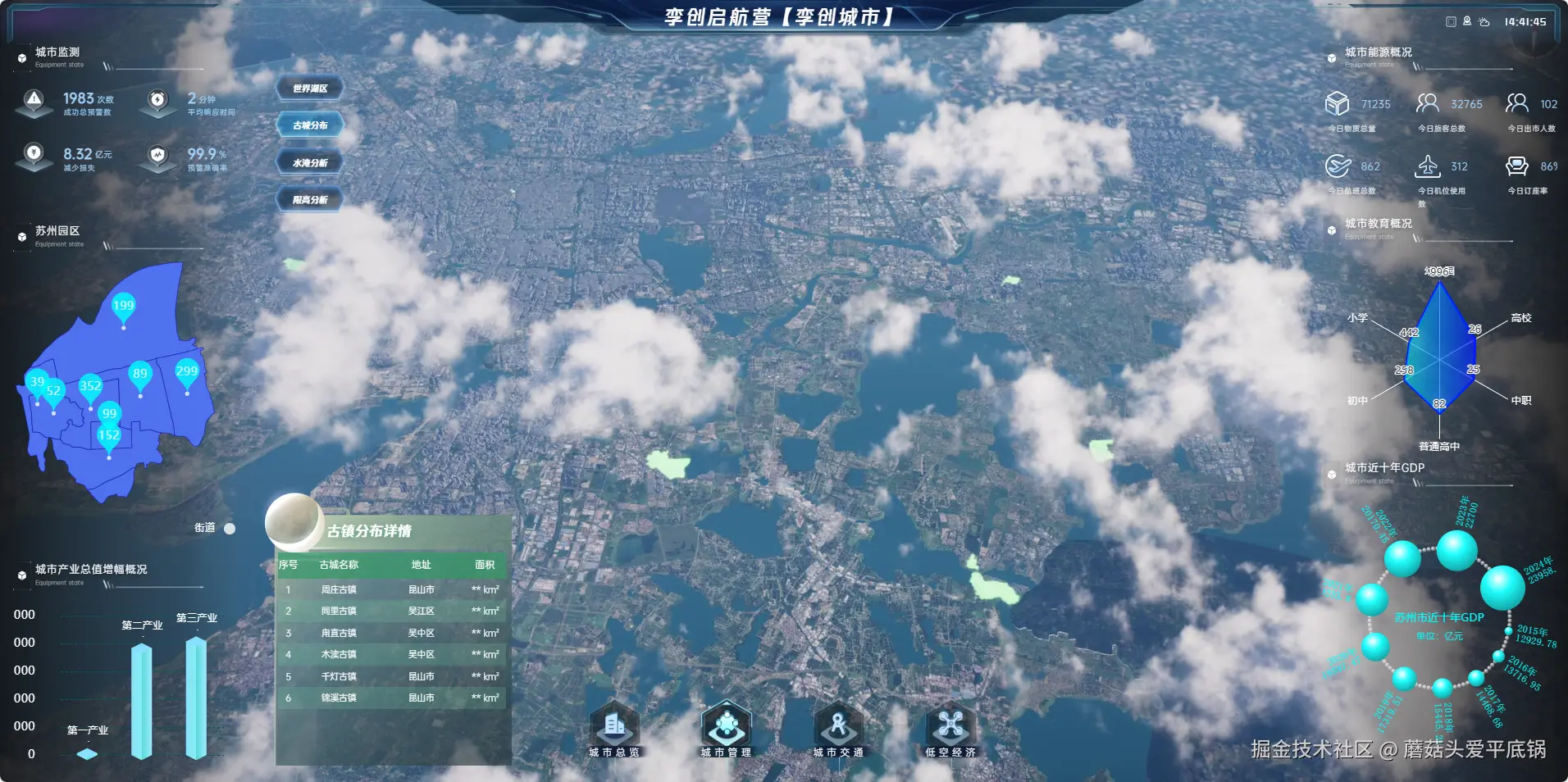Show the 低空经济 low-altitude economy tab

click(950, 729)
